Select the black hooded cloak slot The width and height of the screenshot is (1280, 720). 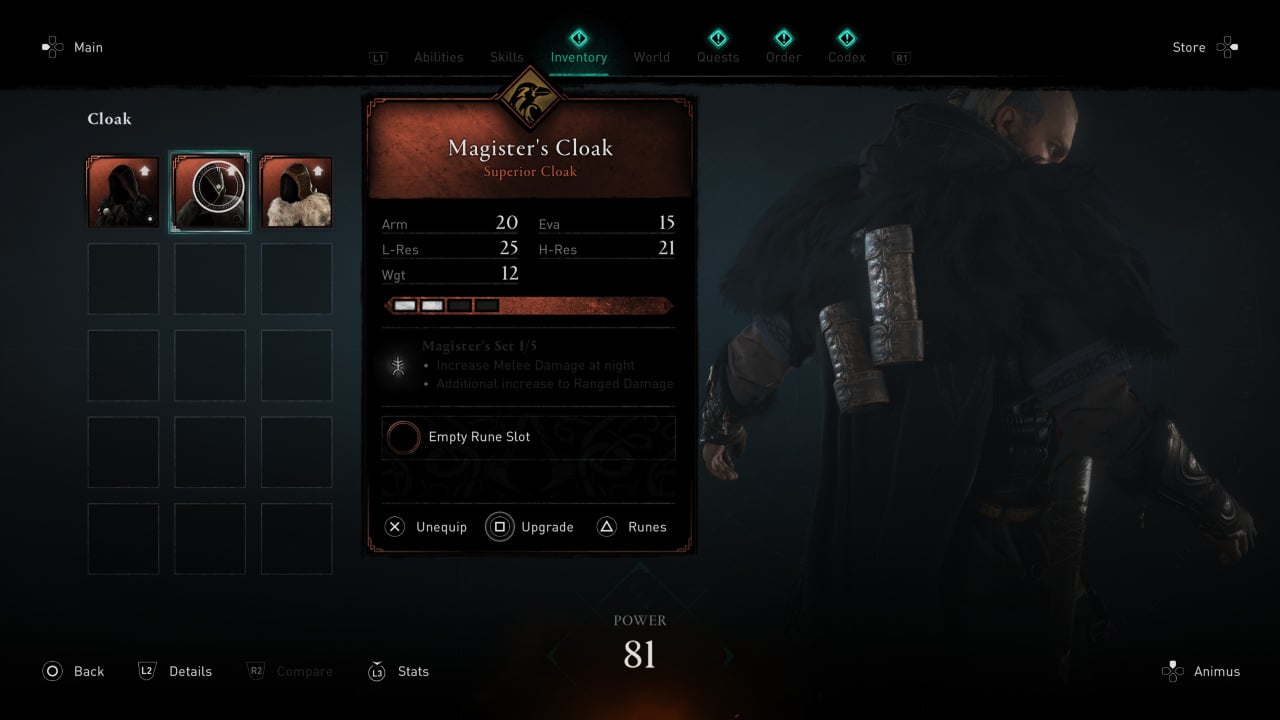(x=123, y=192)
